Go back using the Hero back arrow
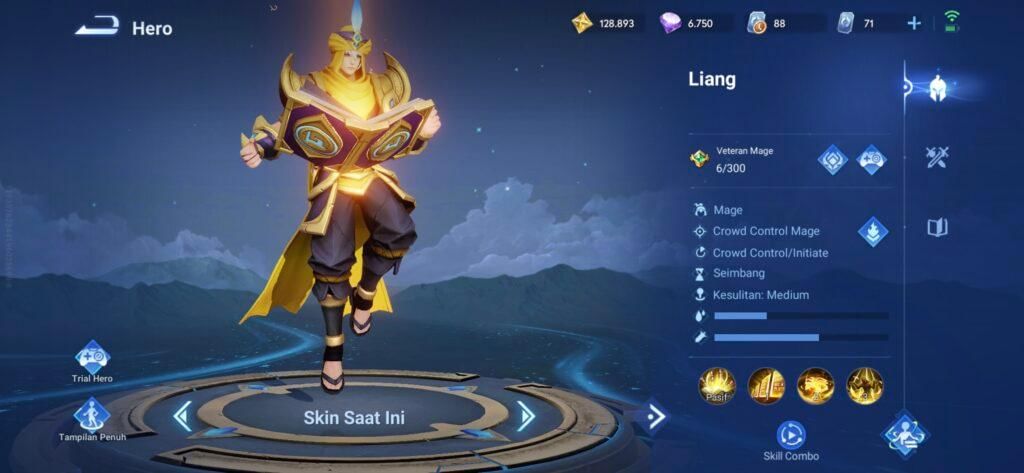1024x473 pixels. (x=97, y=27)
